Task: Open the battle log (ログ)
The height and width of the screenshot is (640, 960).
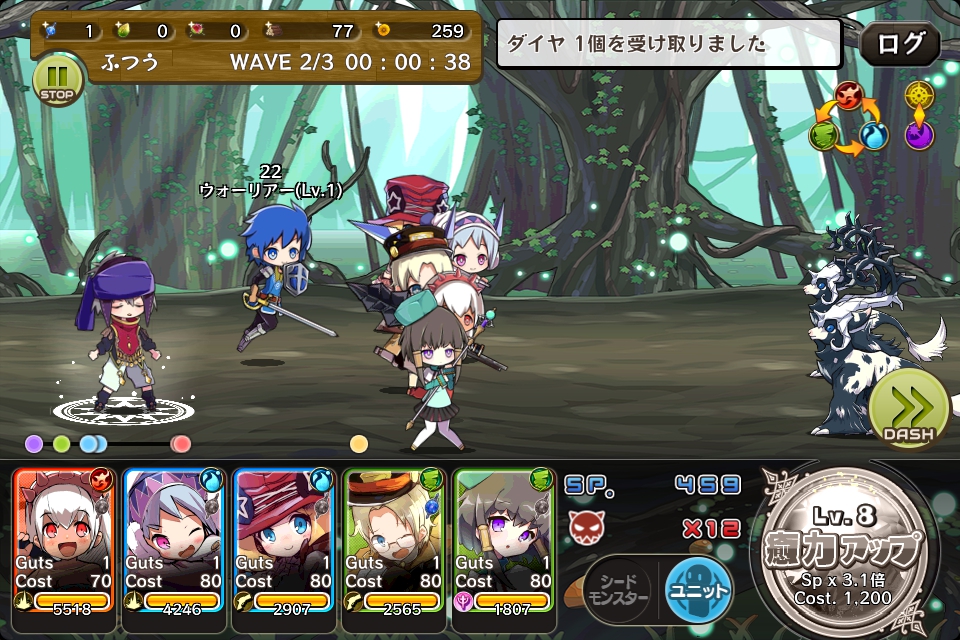Action: 899,45
